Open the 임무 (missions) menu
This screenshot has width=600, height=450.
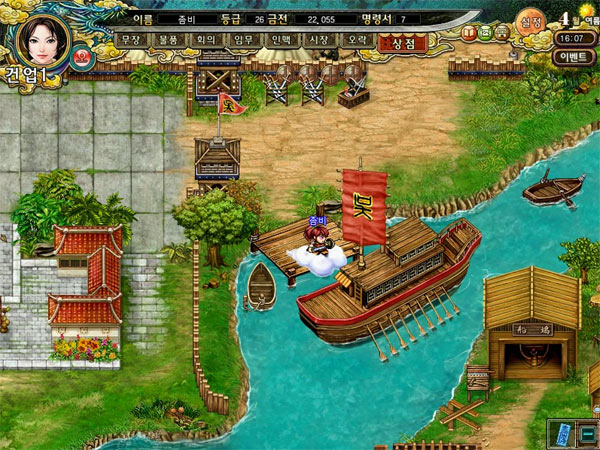[243, 40]
